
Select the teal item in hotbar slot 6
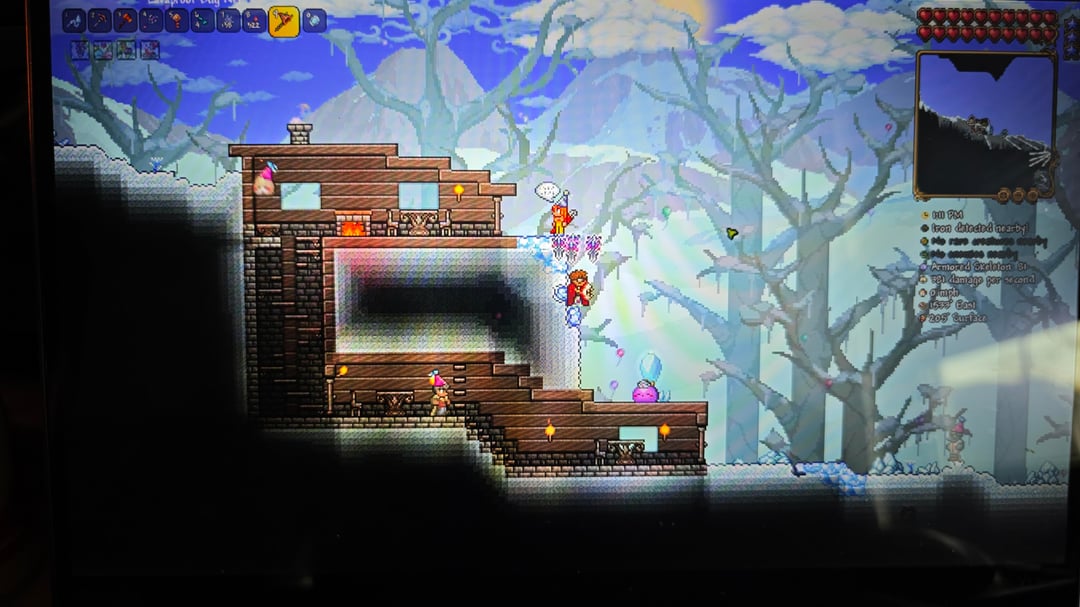[x=203, y=20]
